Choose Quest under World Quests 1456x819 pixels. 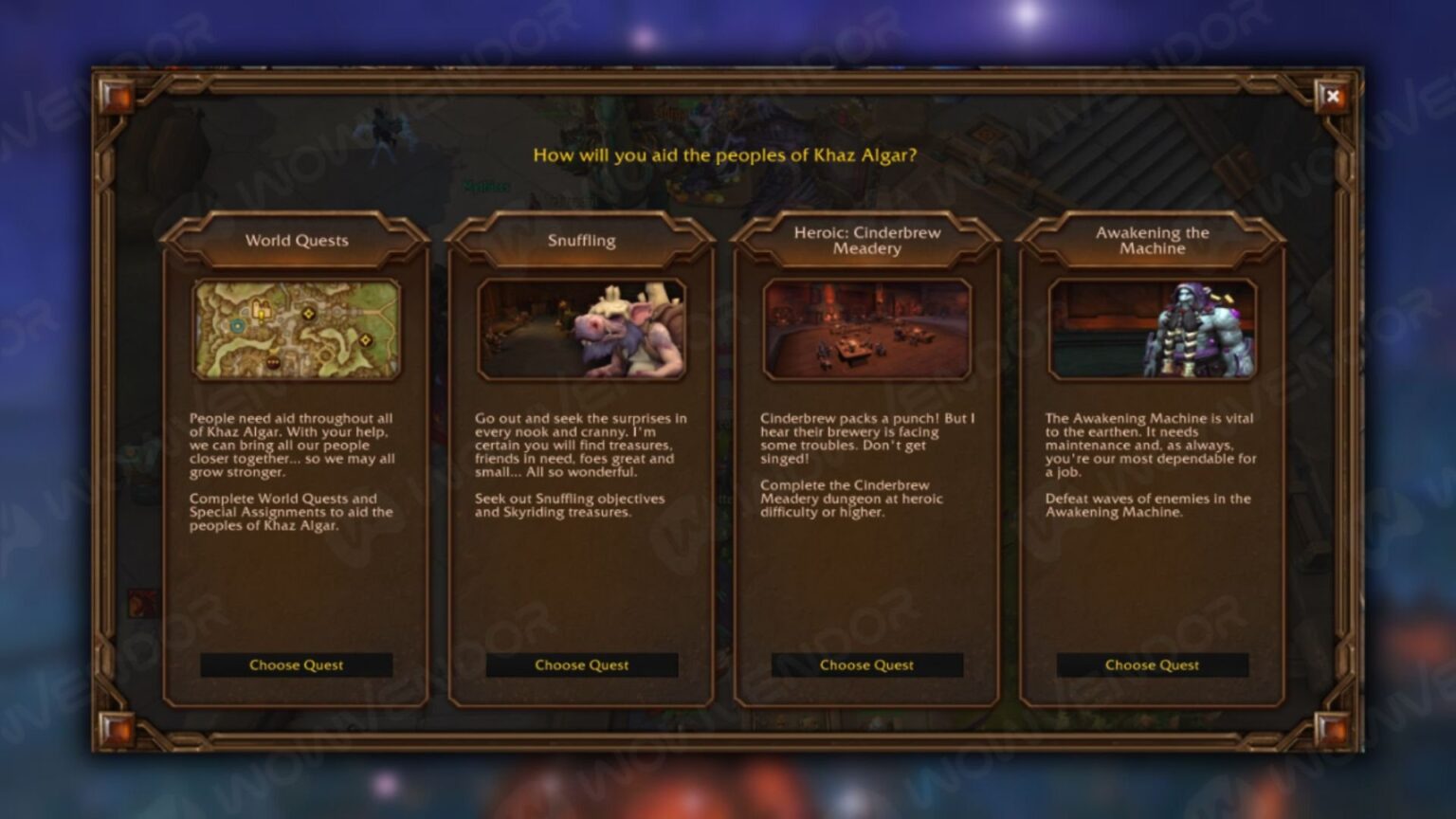[296, 664]
